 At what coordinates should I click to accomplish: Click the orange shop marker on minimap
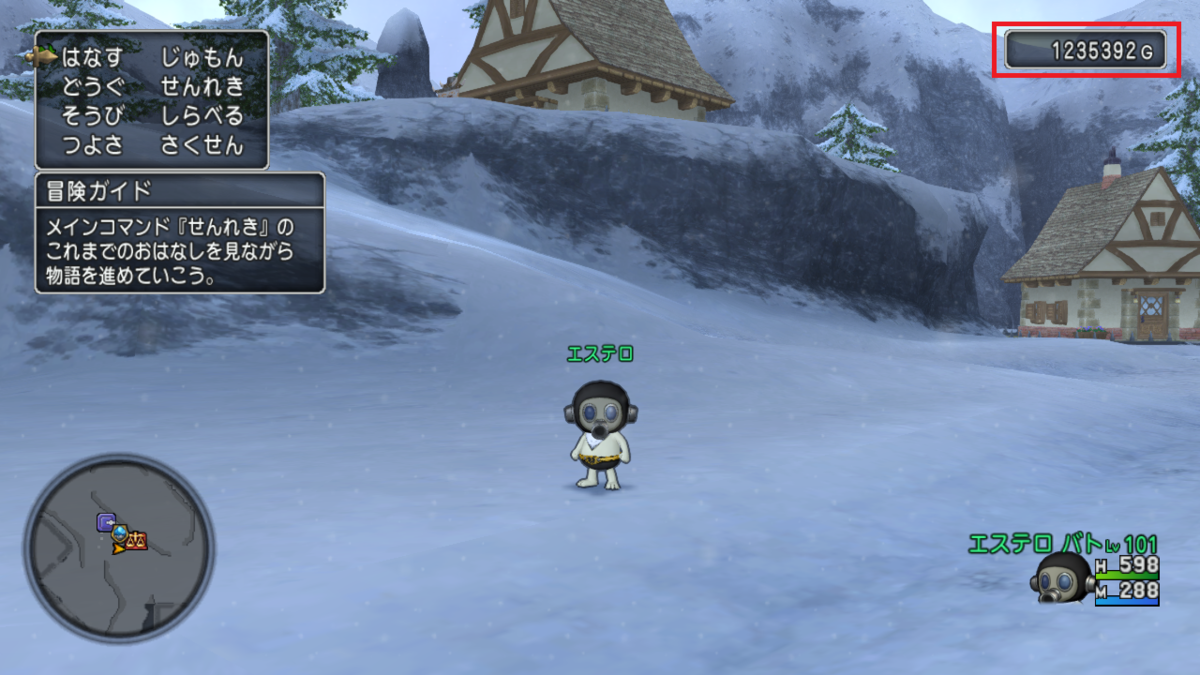point(136,541)
